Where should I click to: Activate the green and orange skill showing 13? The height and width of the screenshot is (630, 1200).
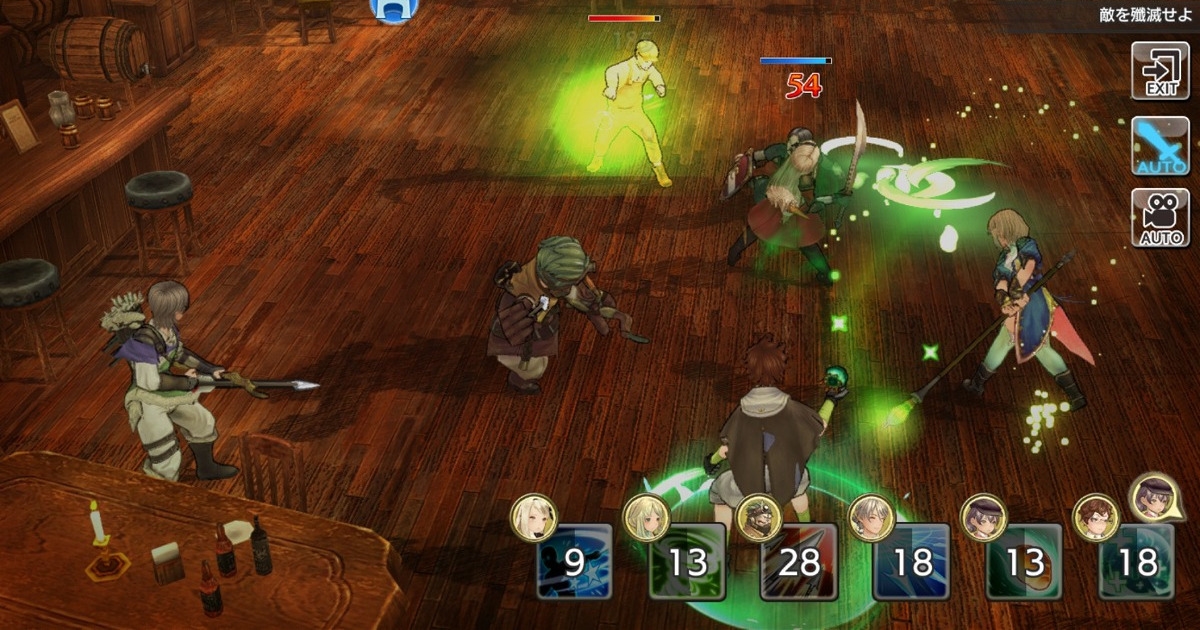1024,562
